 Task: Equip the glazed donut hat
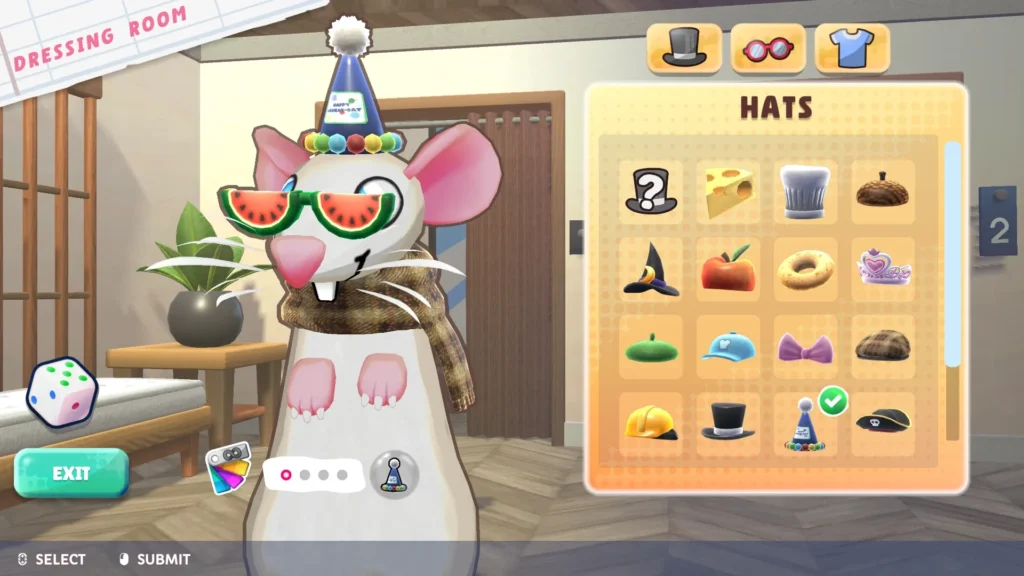[805, 270]
